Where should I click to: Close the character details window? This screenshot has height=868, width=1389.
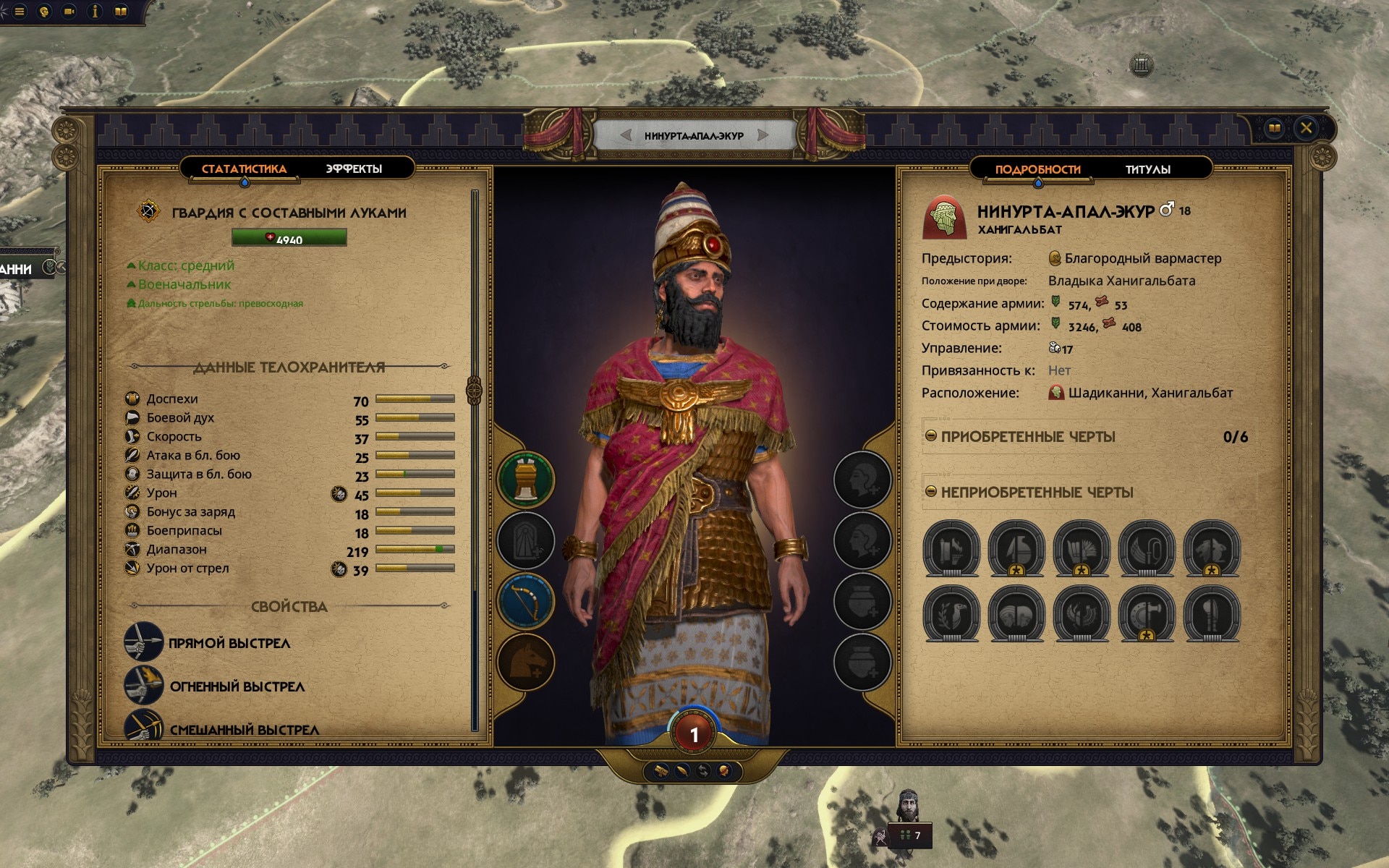pos(1306,129)
